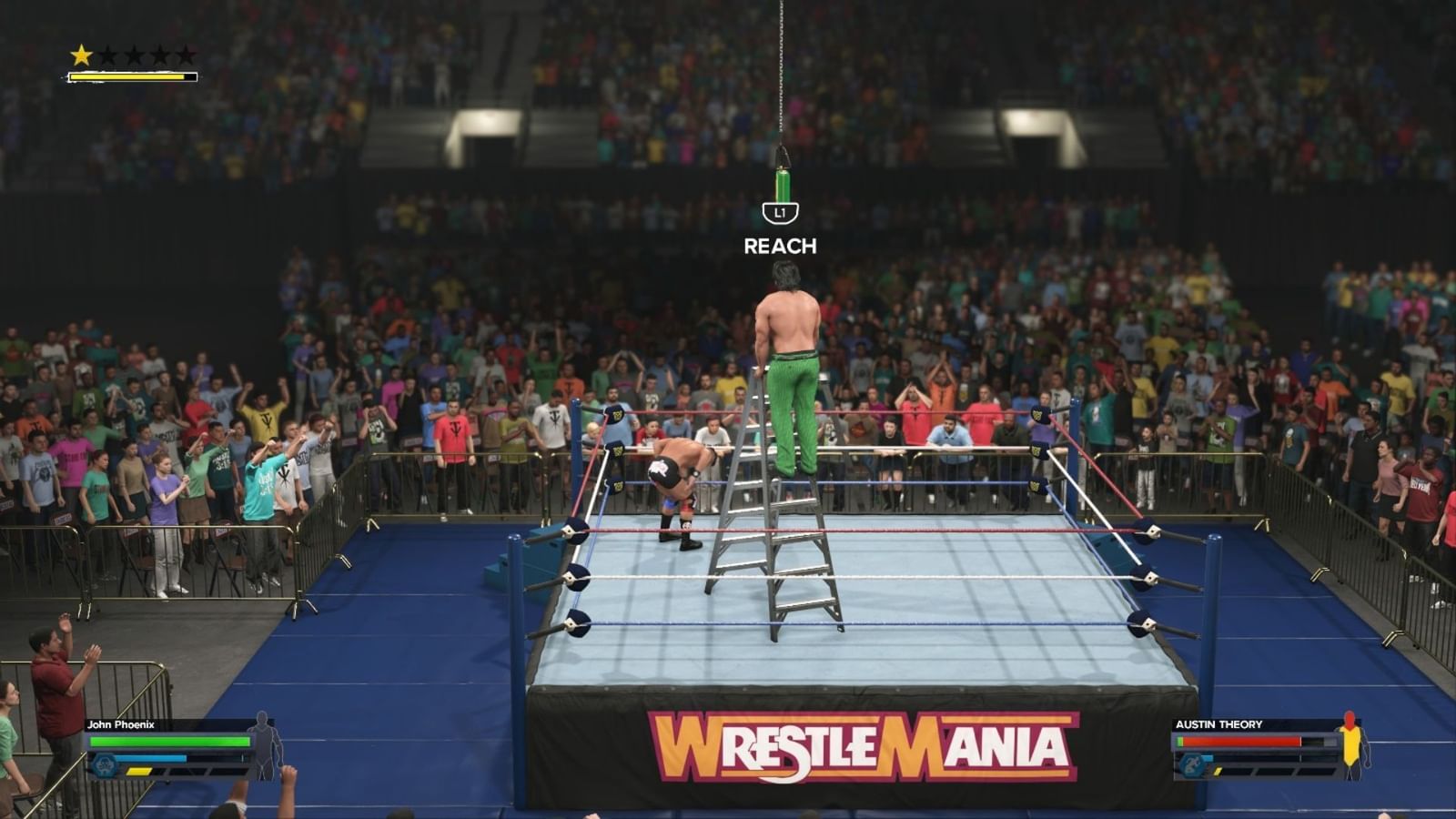Click the Austin Theory nameplate
This screenshot has width=1456, height=819.
1219,723
